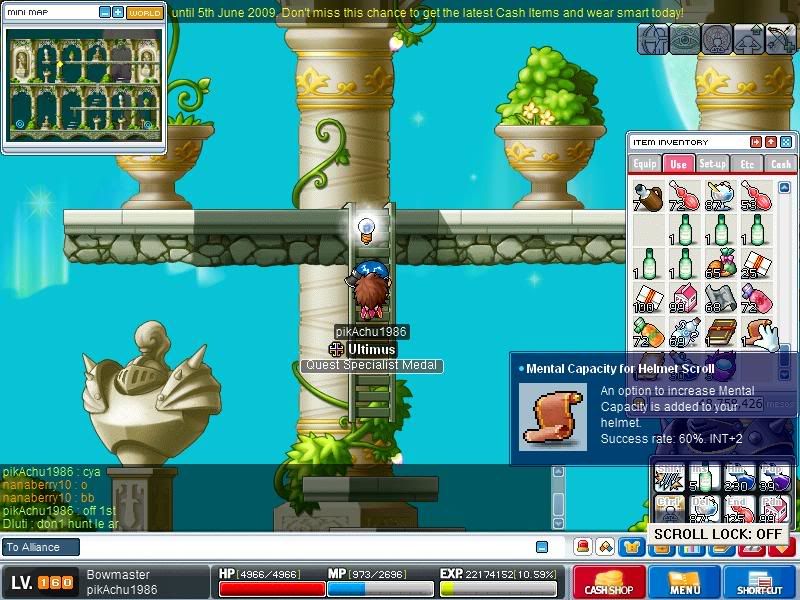Focus the chat input field

click(x=300, y=547)
